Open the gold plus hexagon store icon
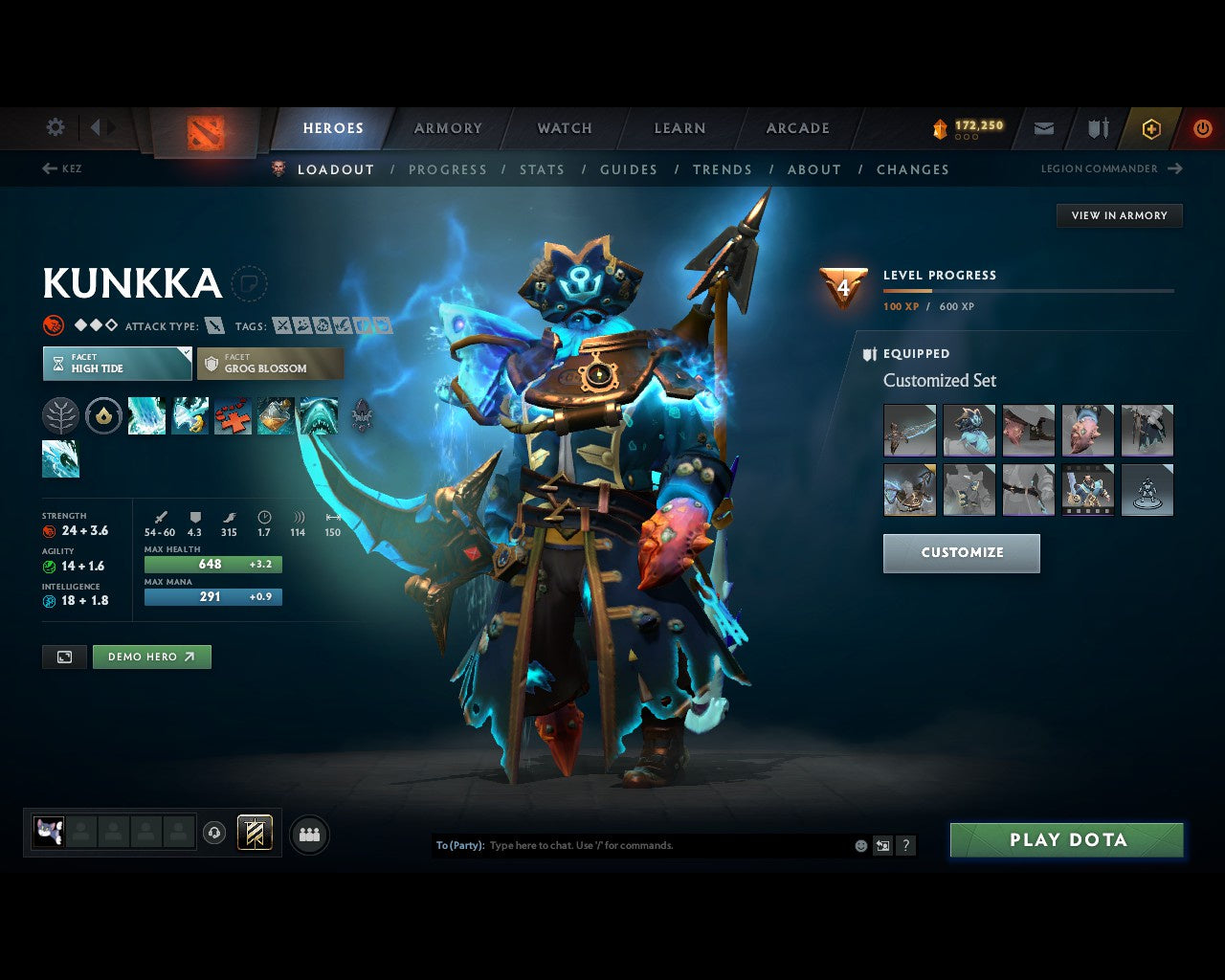Viewport: 1225px width, 980px height. click(x=1150, y=127)
